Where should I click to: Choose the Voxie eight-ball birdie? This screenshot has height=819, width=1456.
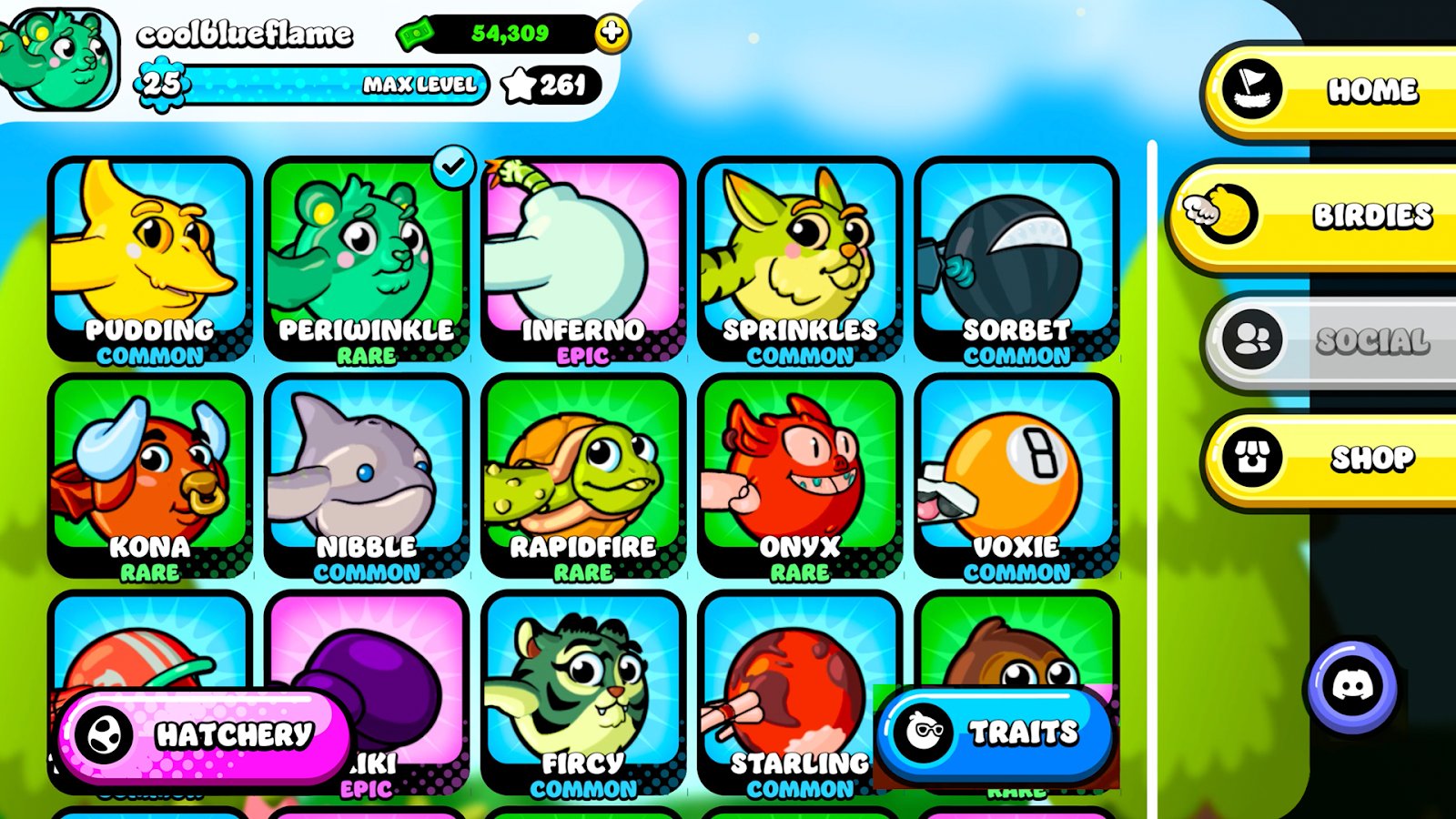point(1016,475)
